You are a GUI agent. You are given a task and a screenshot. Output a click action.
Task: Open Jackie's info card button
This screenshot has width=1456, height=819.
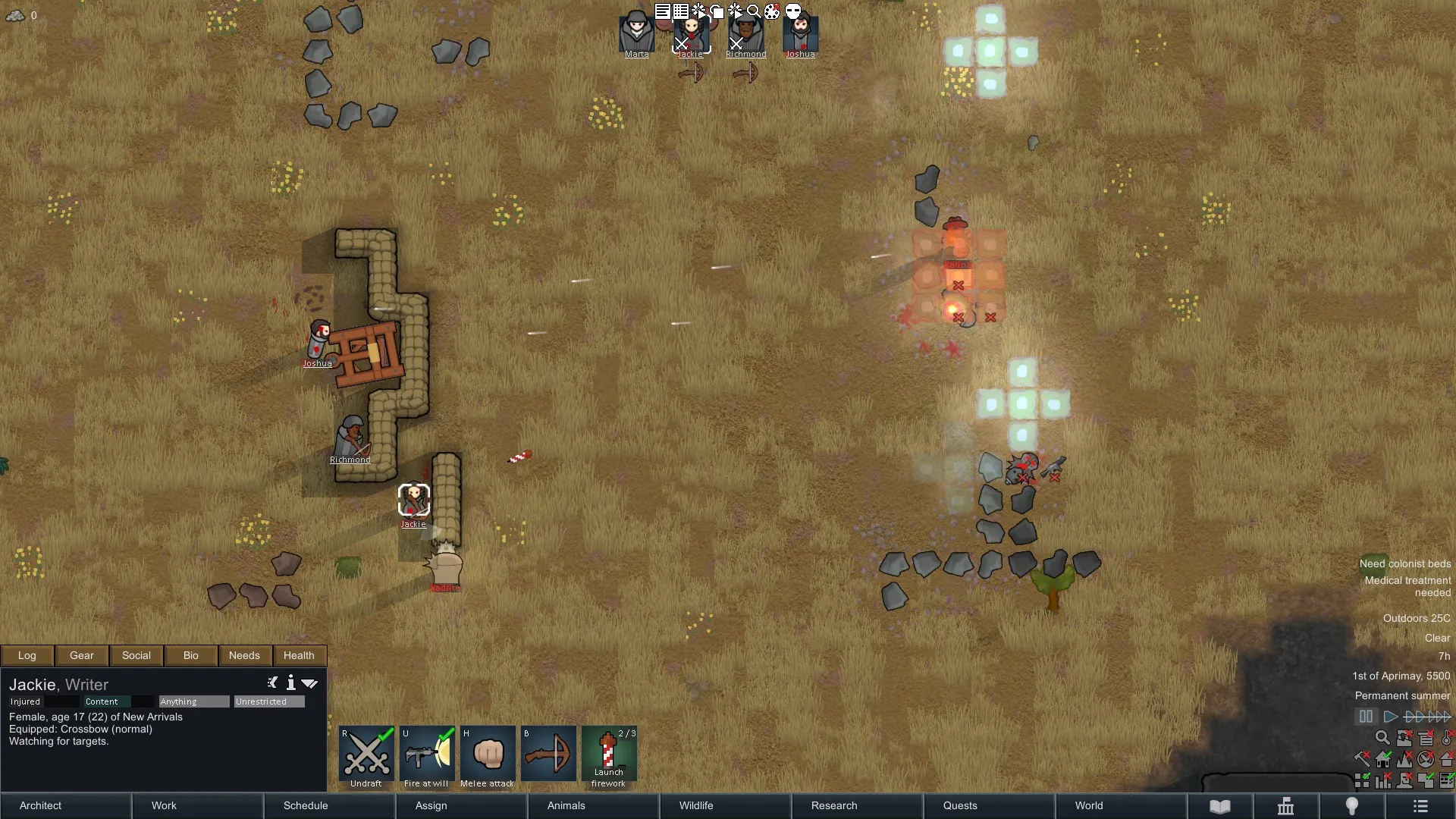click(x=290, y=683)
